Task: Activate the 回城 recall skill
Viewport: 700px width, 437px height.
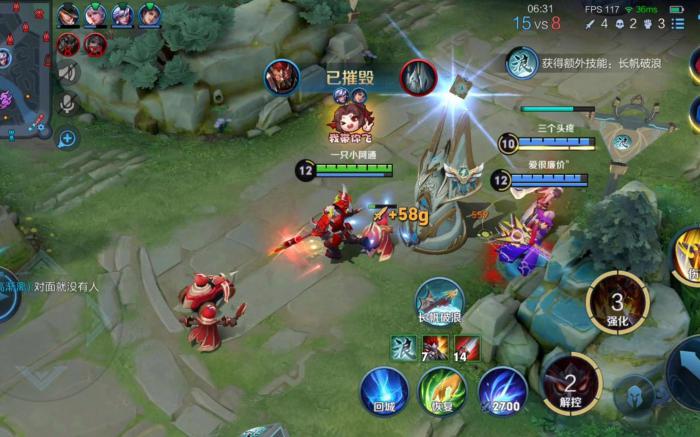Action: tap(384, 390)
